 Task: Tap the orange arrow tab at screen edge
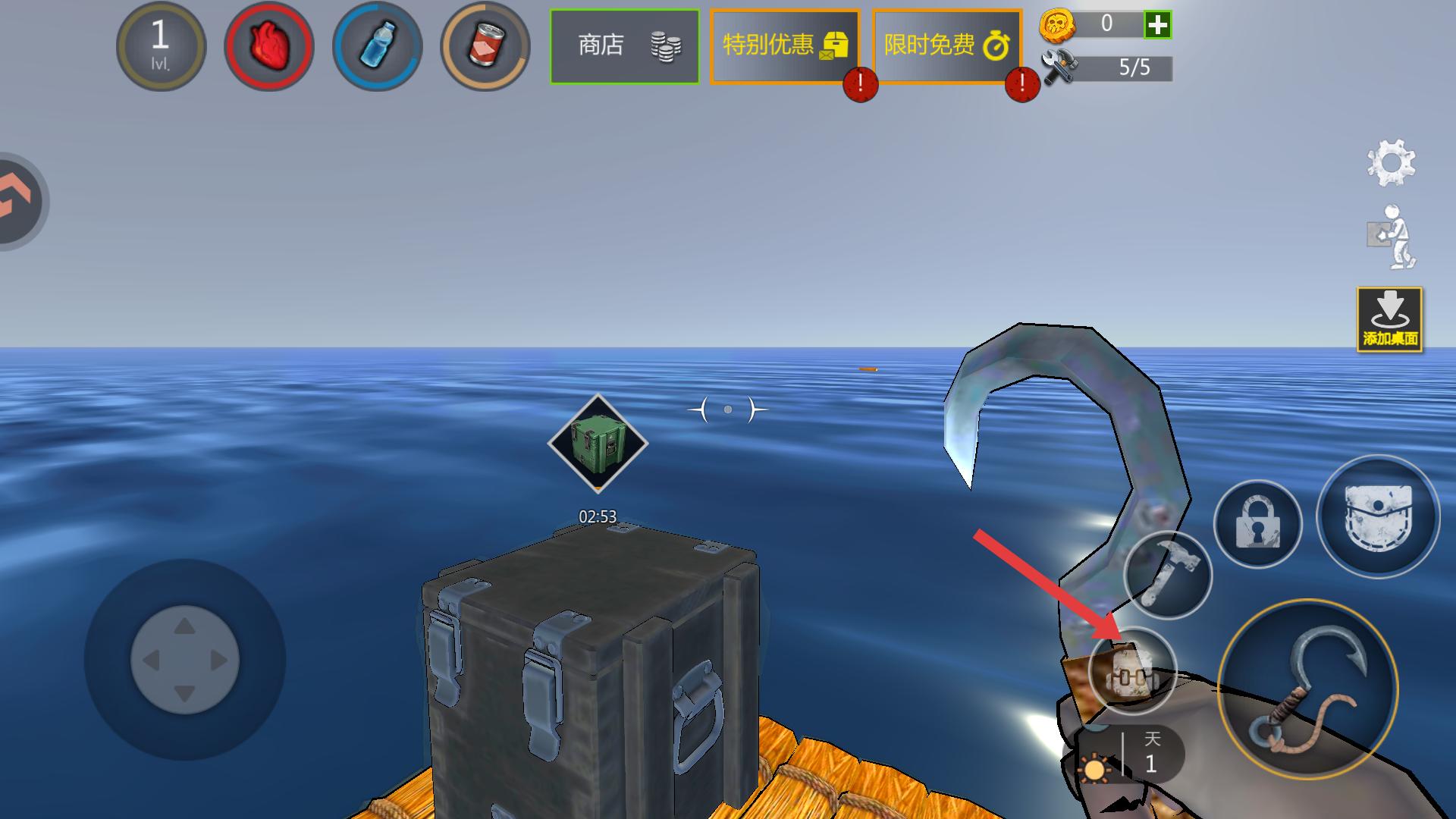(x=18, y=201)
